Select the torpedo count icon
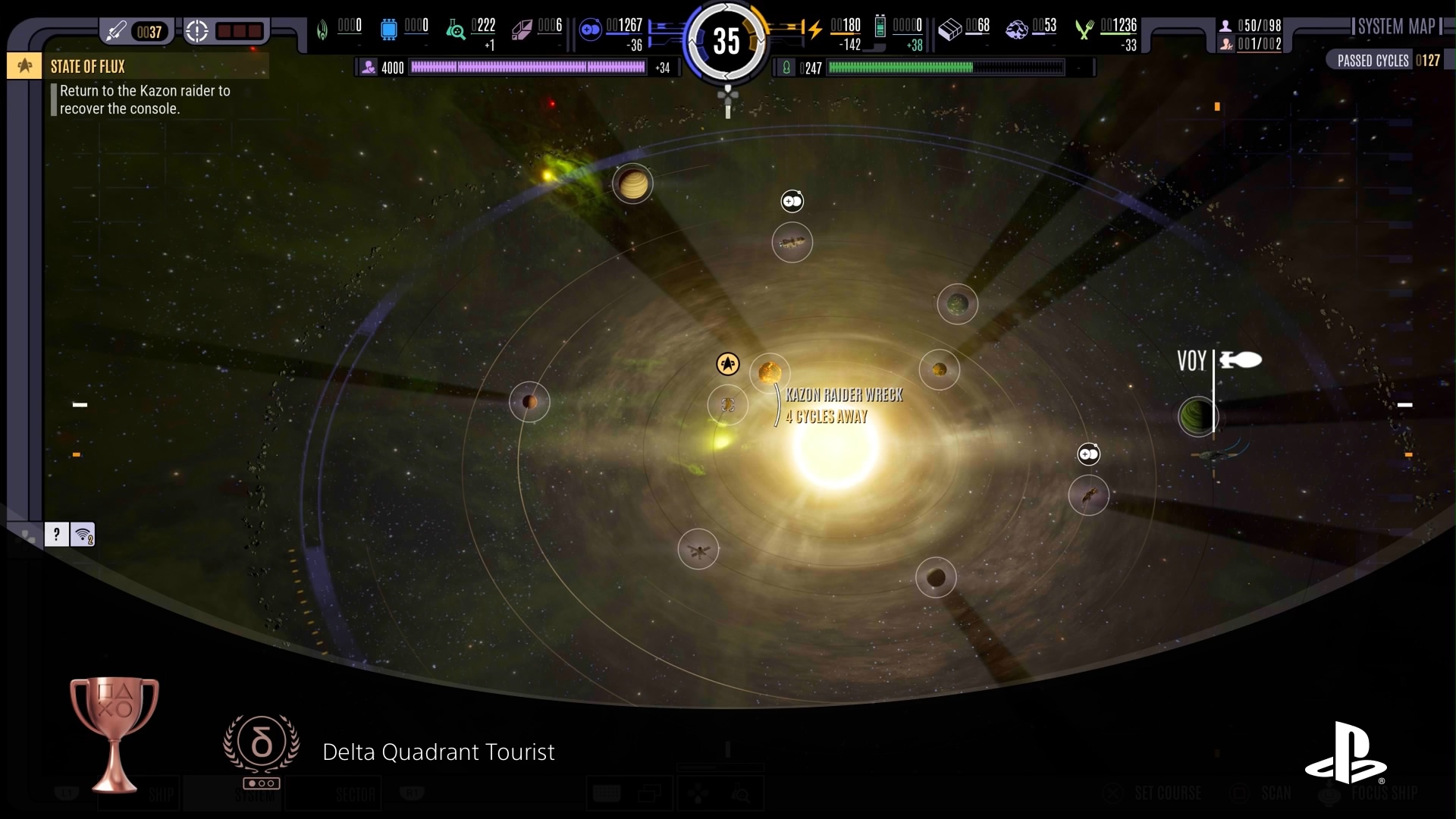The width and height of the screenshot is (1456, 819). (117, 32)
